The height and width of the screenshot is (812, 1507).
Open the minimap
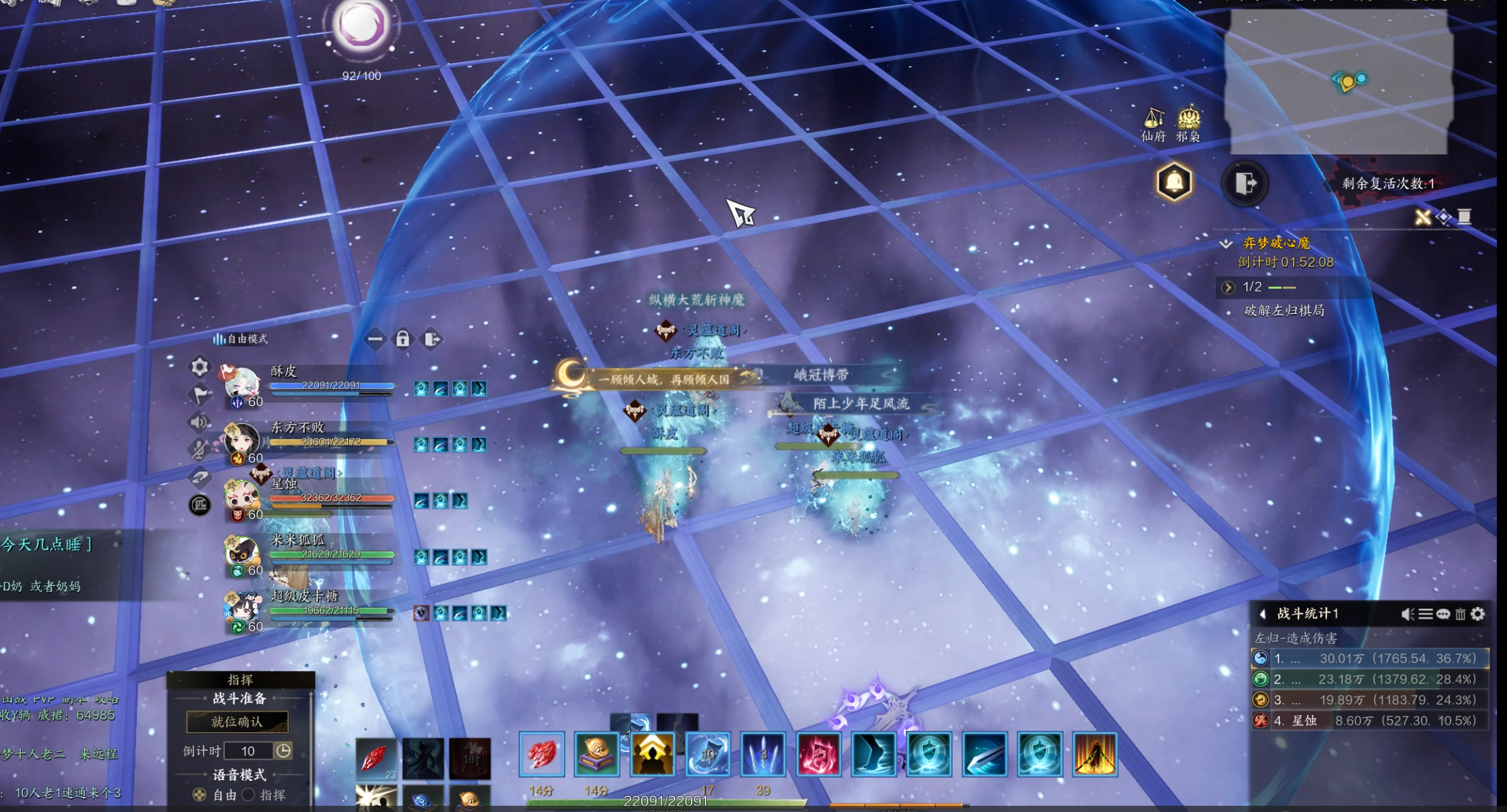pos(1338,82)
